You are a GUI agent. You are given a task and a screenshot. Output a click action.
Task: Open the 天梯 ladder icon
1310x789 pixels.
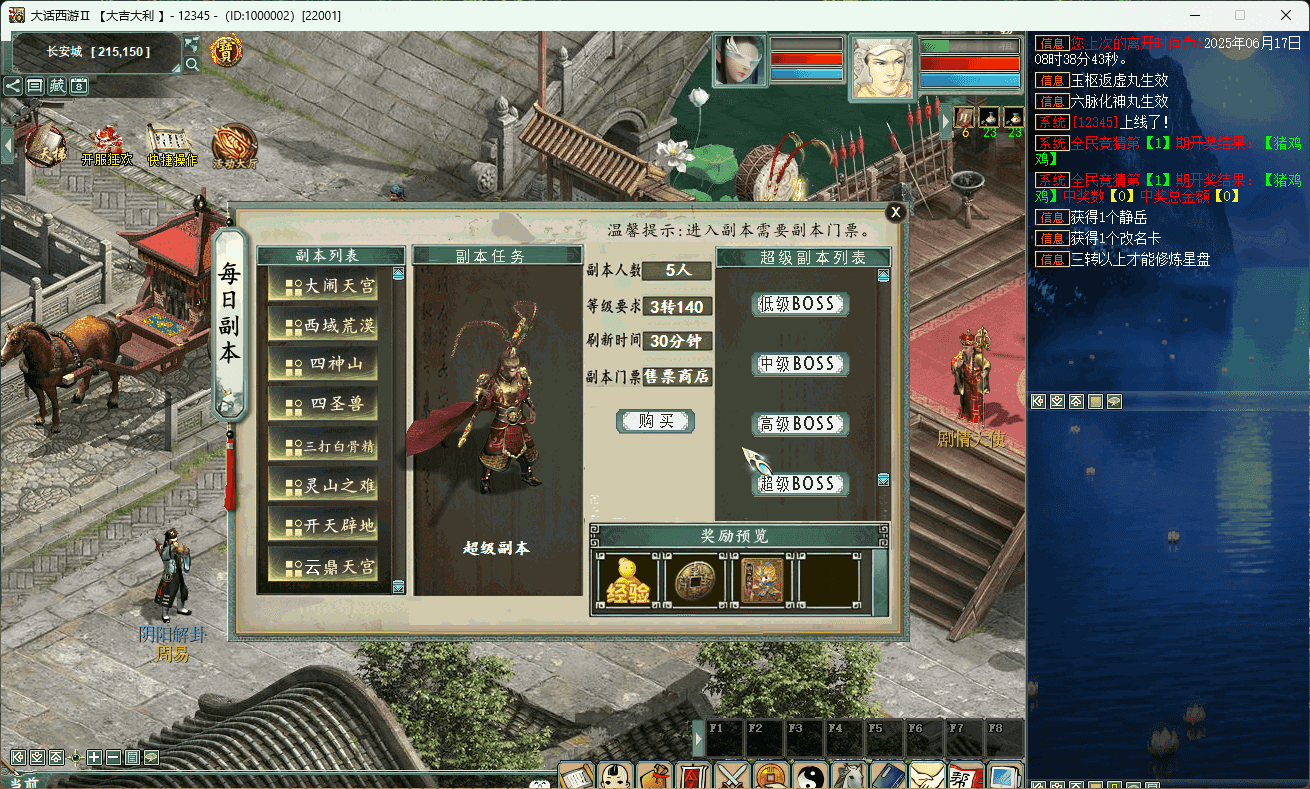point(44,146)
